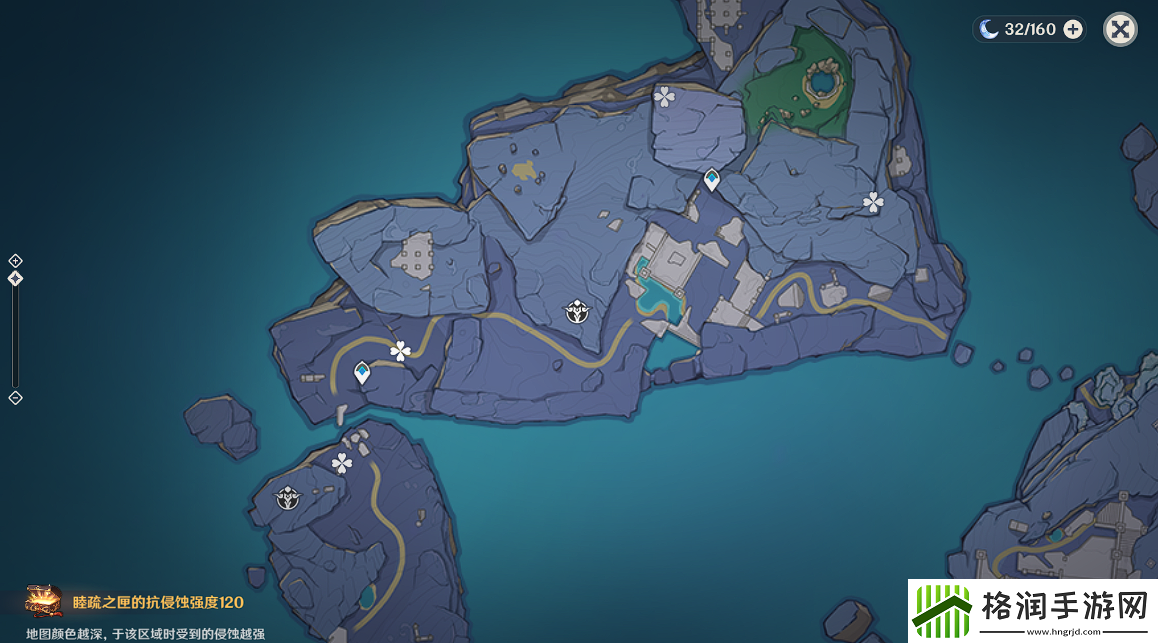Select the teleport waypoint below the green area
This screenshot has height=643, width=1158.
[711, 180]
